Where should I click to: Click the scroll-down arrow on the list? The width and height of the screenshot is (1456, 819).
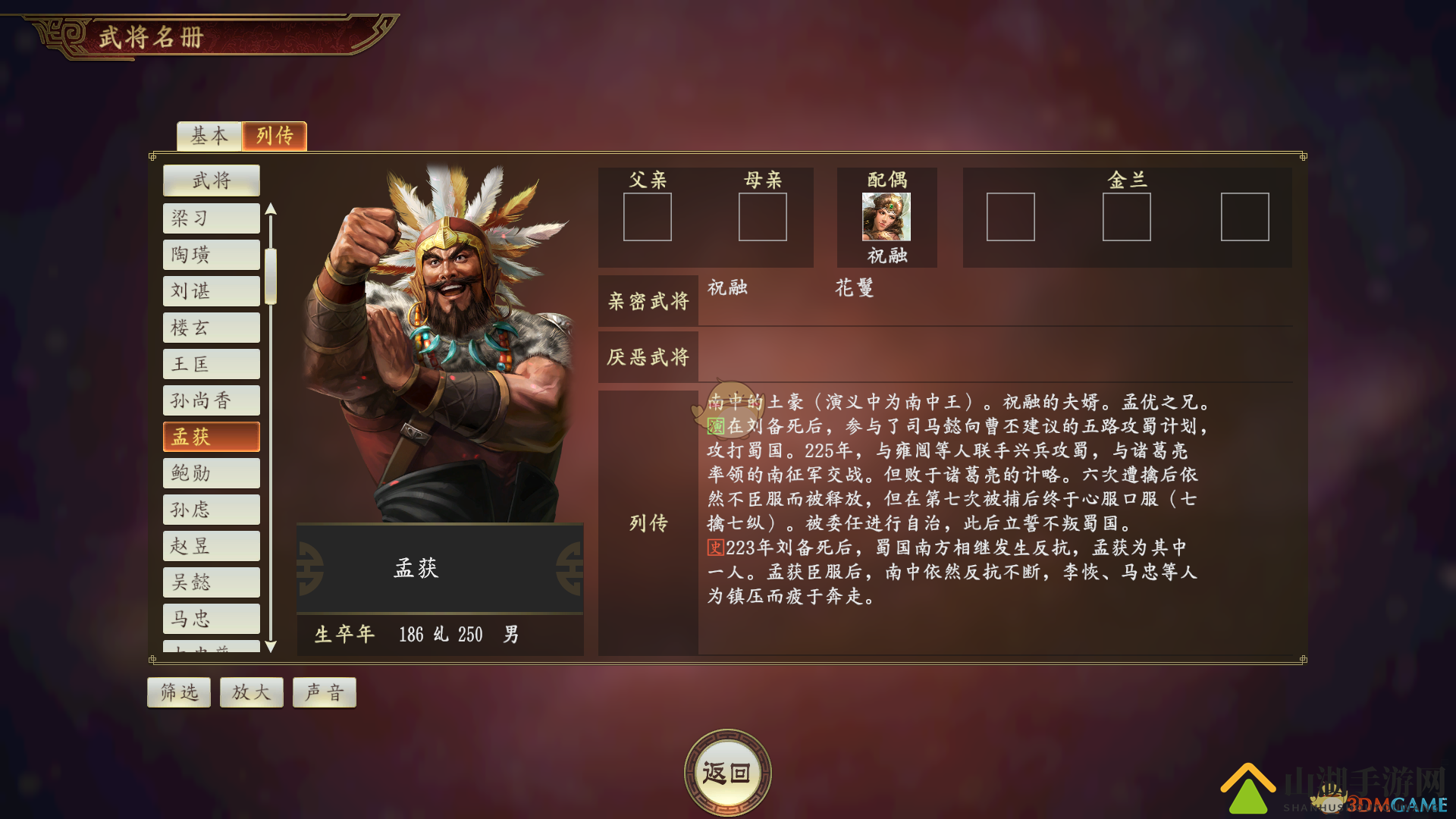271,647
